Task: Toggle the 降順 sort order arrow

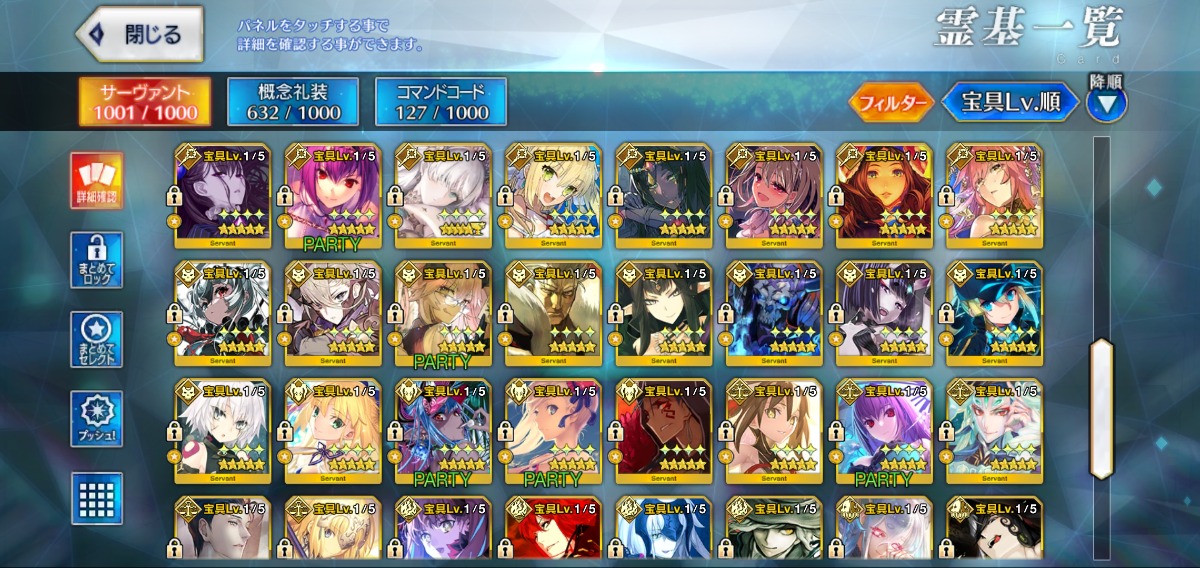Action: click(x=1106, y=102)
